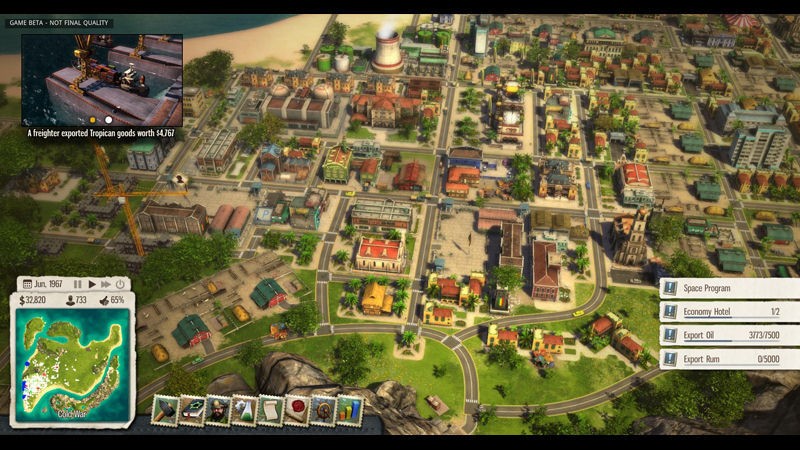This screenshot has height=450, width=800.
Task: Switch to fast-forward speed
Action: (x=106, y=285)
